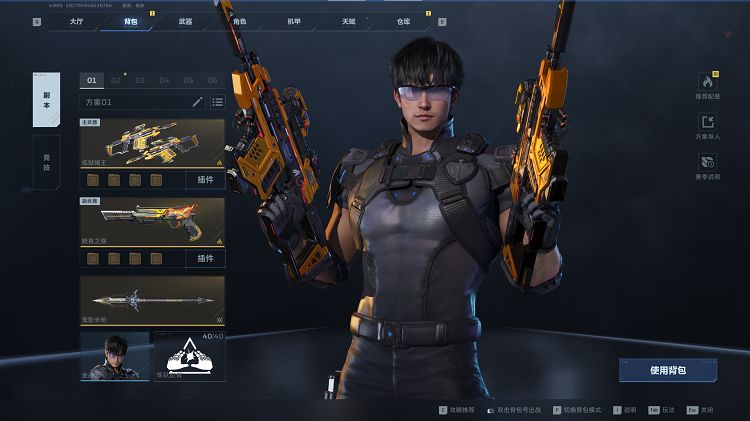The image size is (750, 421).
Task: Switch to loadout slot 06
Action: (212, 80)
